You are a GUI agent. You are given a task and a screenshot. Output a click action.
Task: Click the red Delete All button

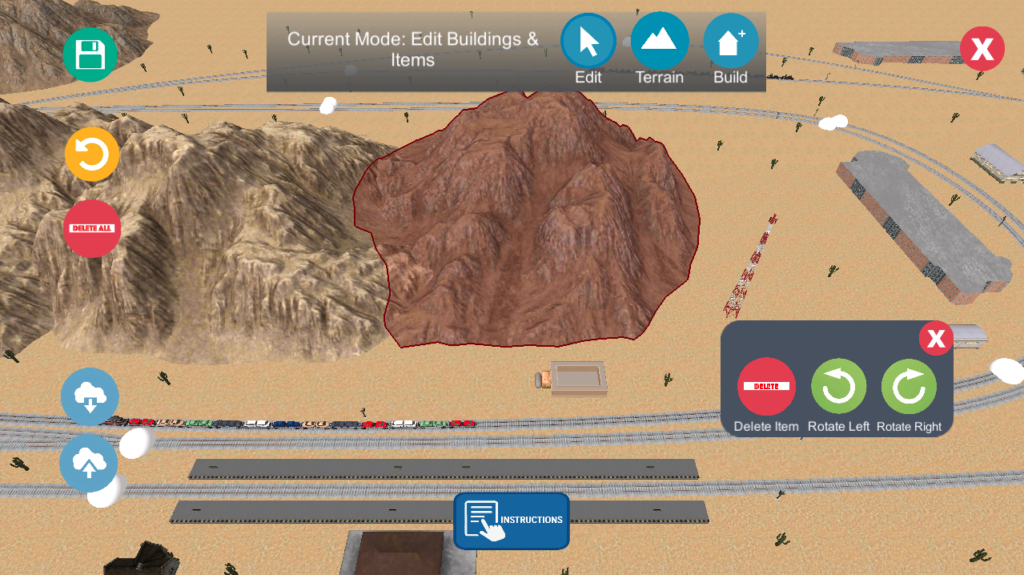pos(92,228)
